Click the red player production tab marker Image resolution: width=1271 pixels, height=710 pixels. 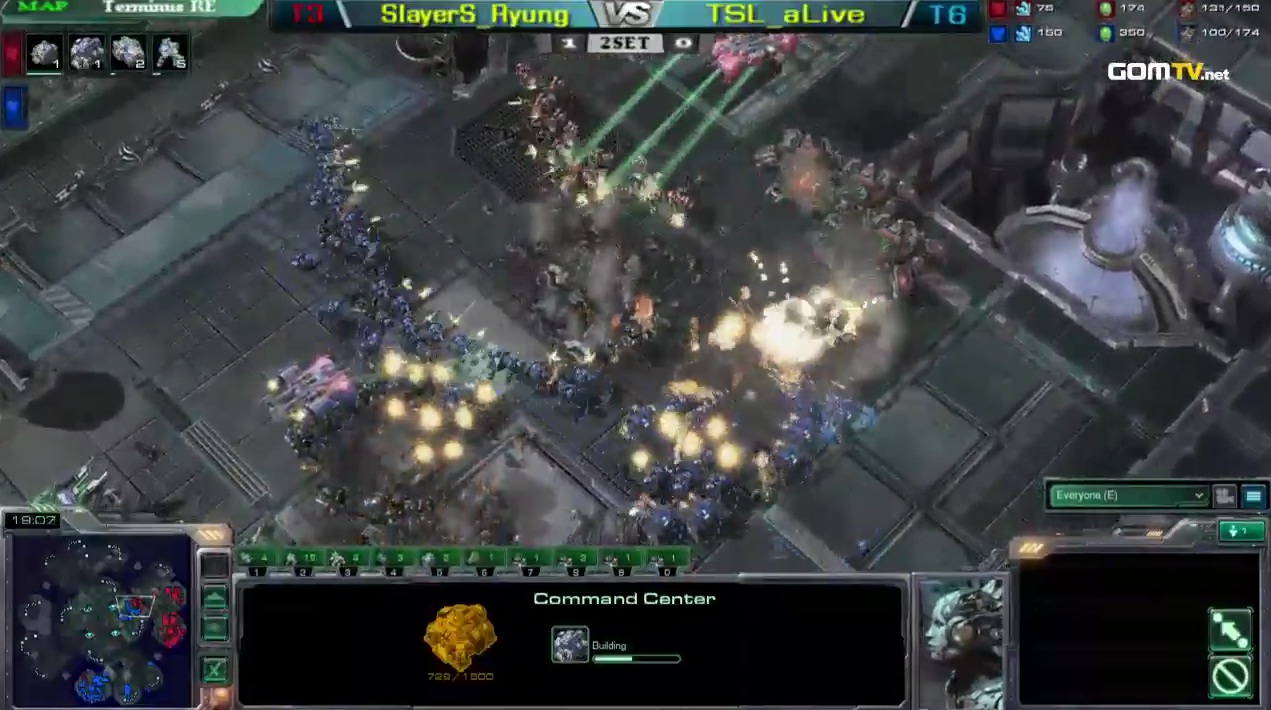12,54
